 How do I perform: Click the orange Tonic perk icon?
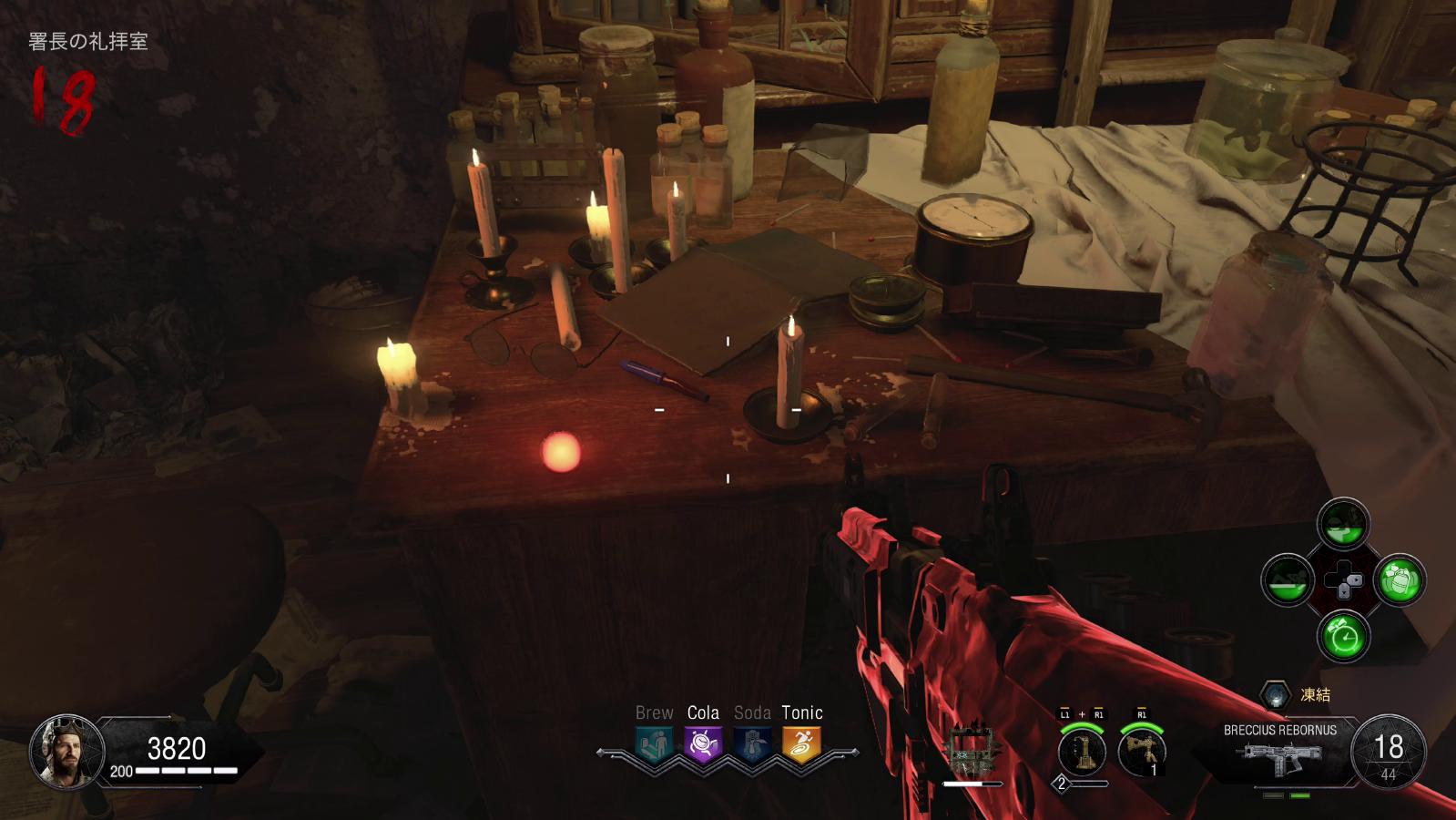coord(800,744)
